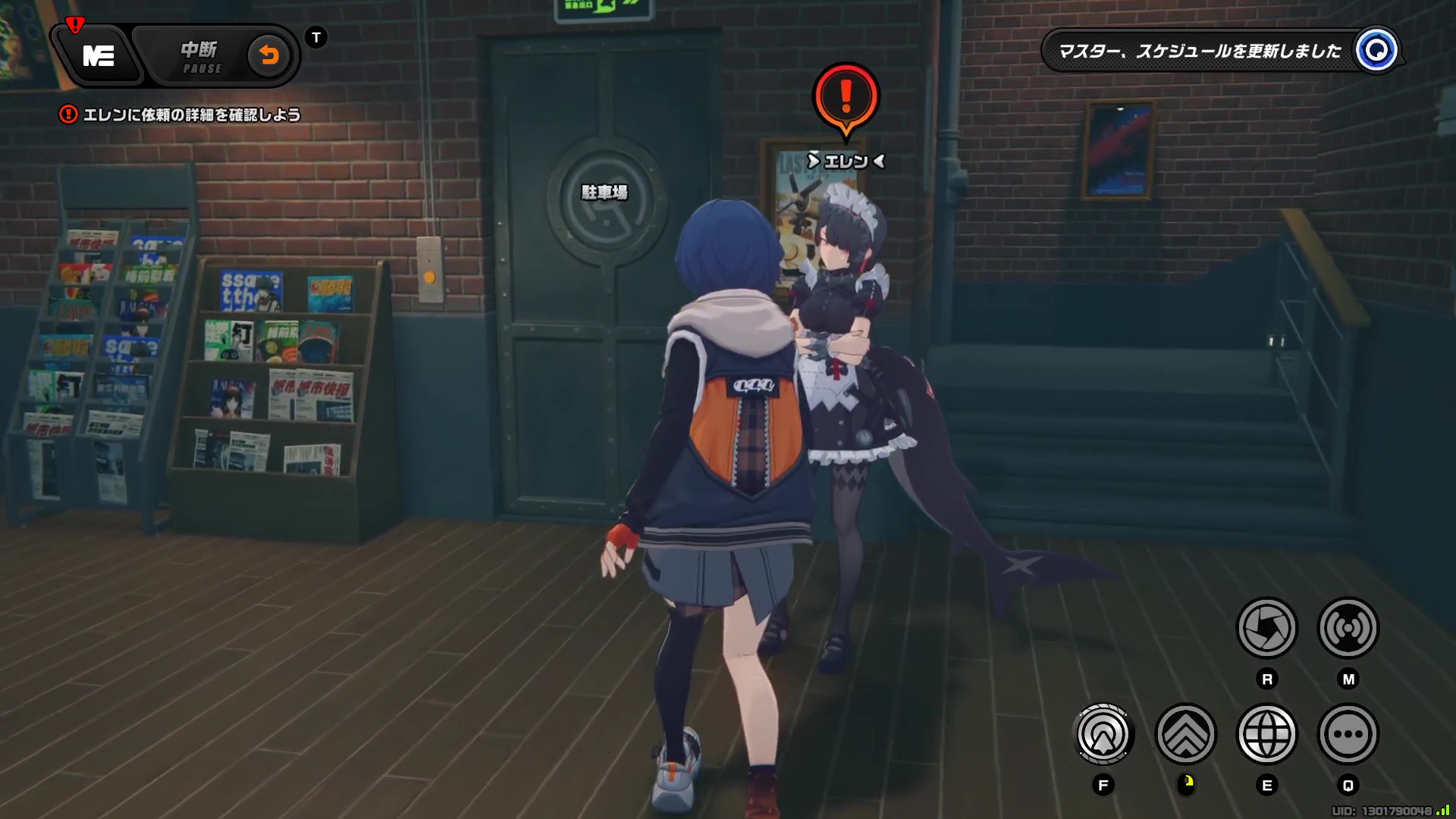
Task: Click the orange back arrow beside PAUSE
Action: (271, 55)
